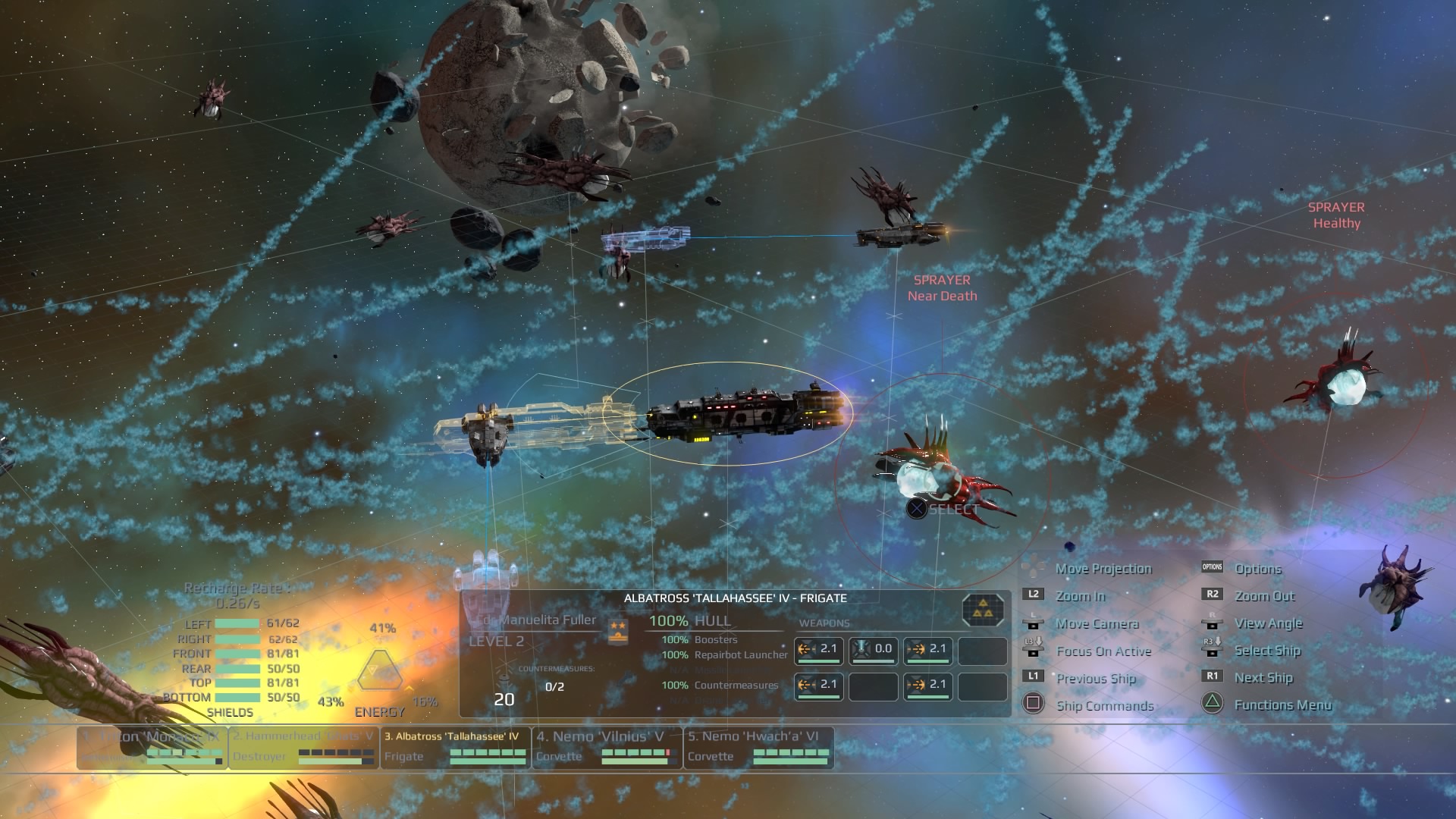Screen dimensions: 1456x819
Task: Click the energy distribution triangle
Action: pyautogui.click(x=379, y=669)
